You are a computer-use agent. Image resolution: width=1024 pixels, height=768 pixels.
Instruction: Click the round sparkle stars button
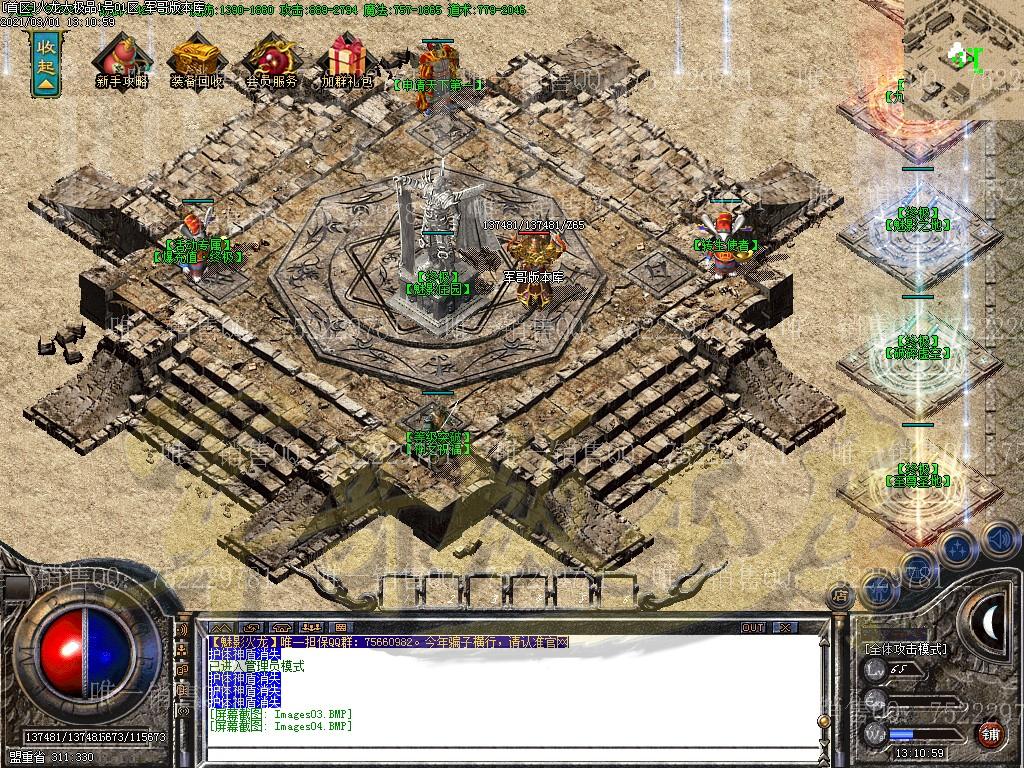[x=958, y=547]
